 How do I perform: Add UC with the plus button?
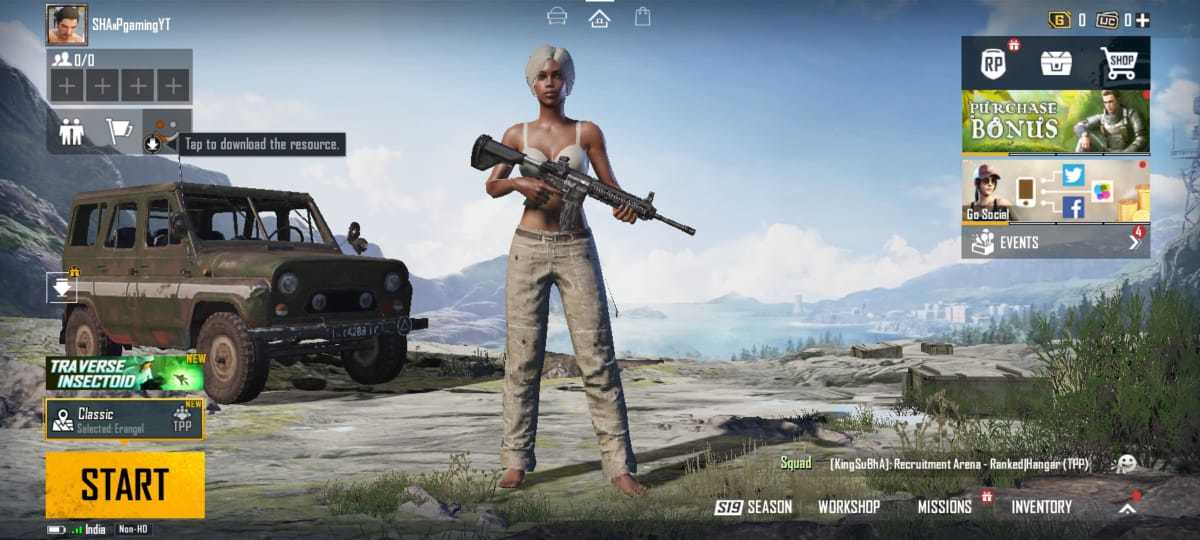click(x=1142, y=20)
